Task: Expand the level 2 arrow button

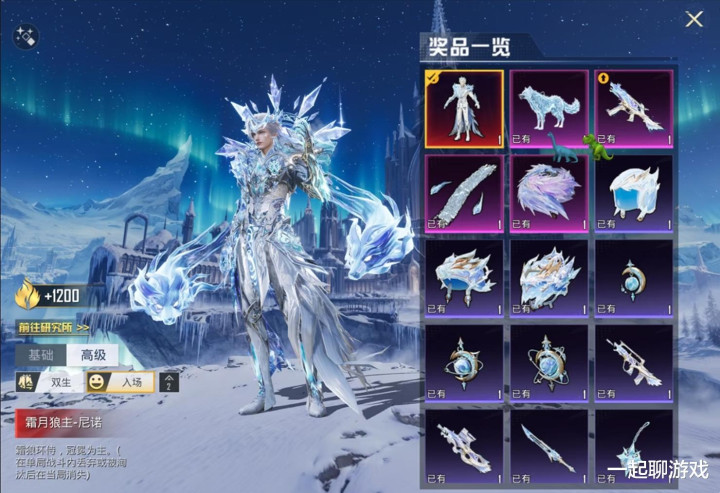Action: pyautogui.click(x=170, y=382)
